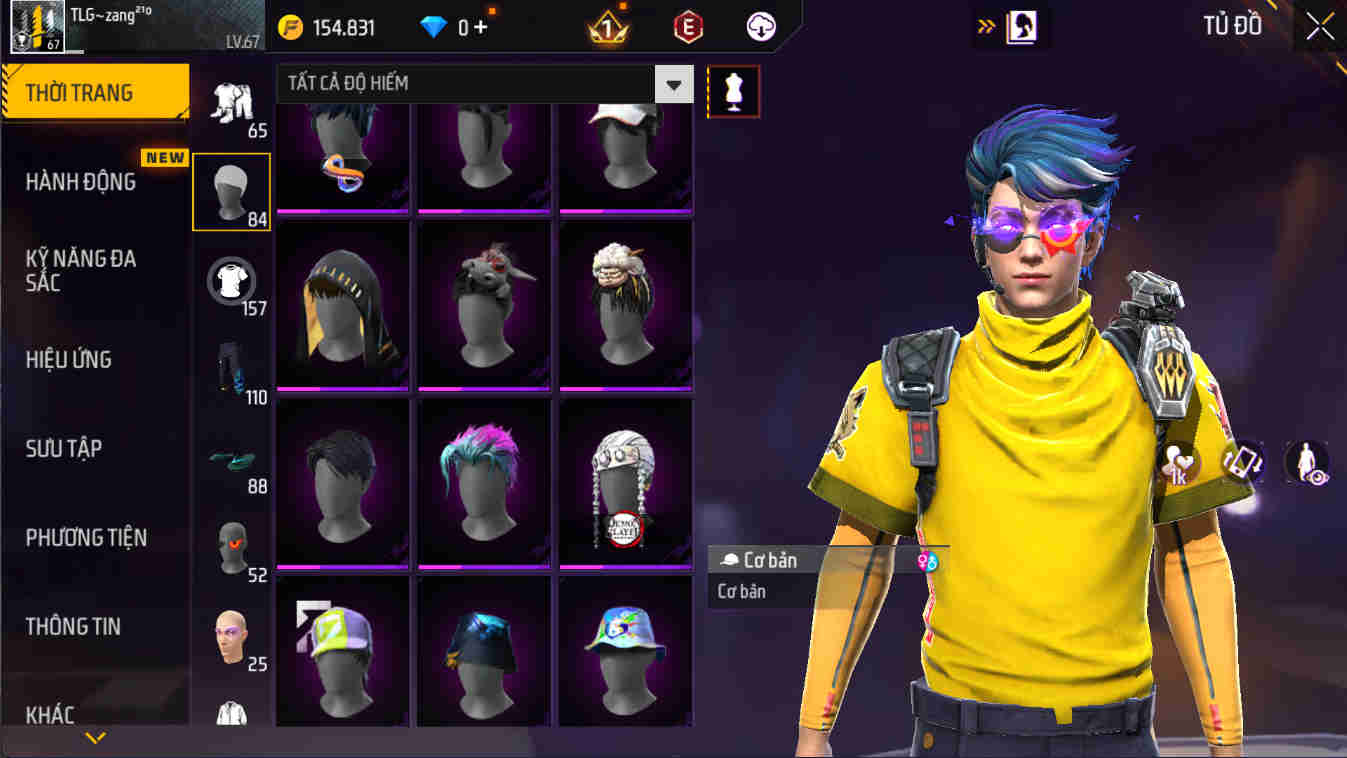1347x758 pixels.
Task: Open the download cloud icon in the top bar
Action: [758, 27]
